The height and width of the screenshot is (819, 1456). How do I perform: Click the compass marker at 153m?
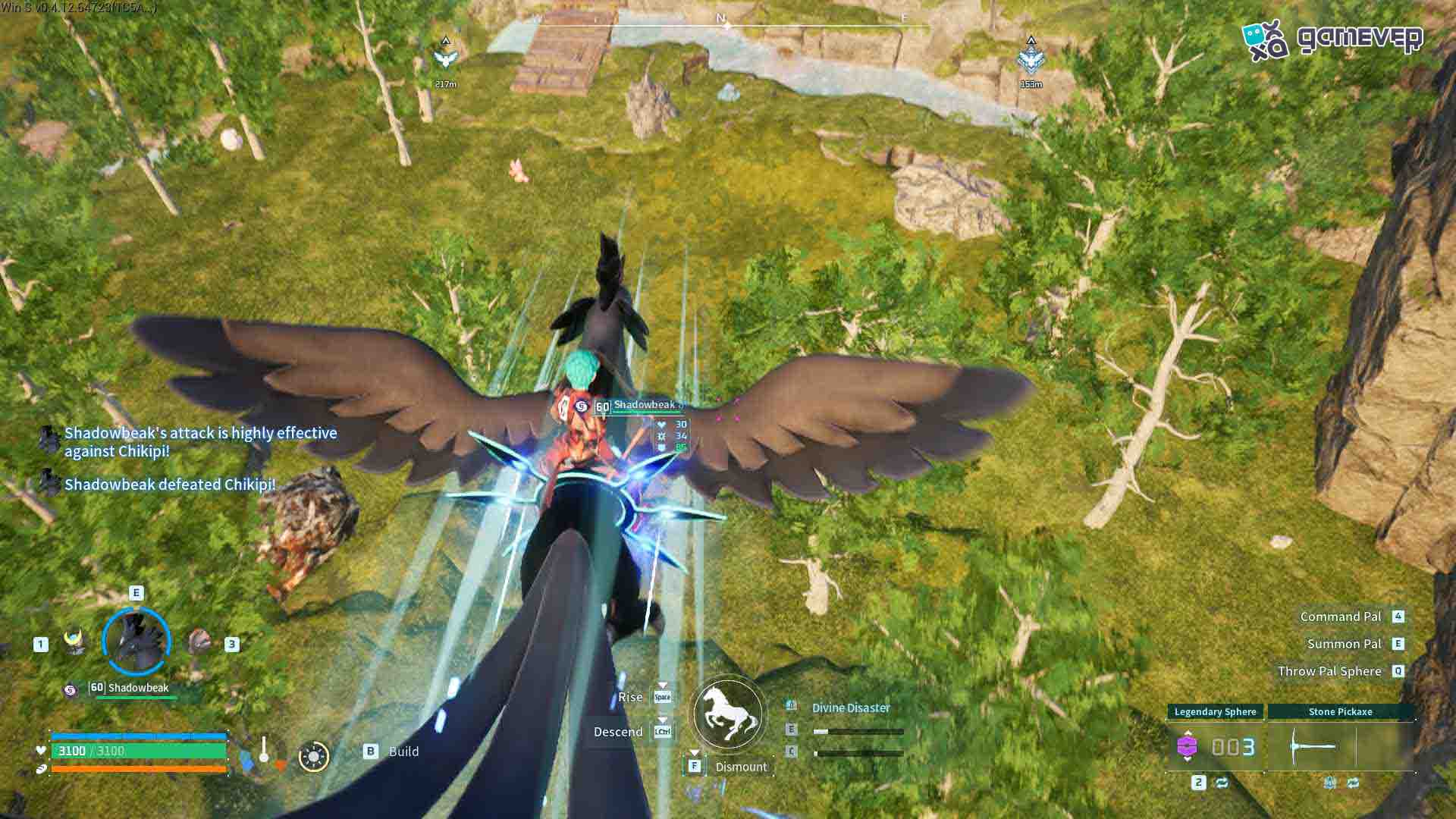tap(1031, 58)
